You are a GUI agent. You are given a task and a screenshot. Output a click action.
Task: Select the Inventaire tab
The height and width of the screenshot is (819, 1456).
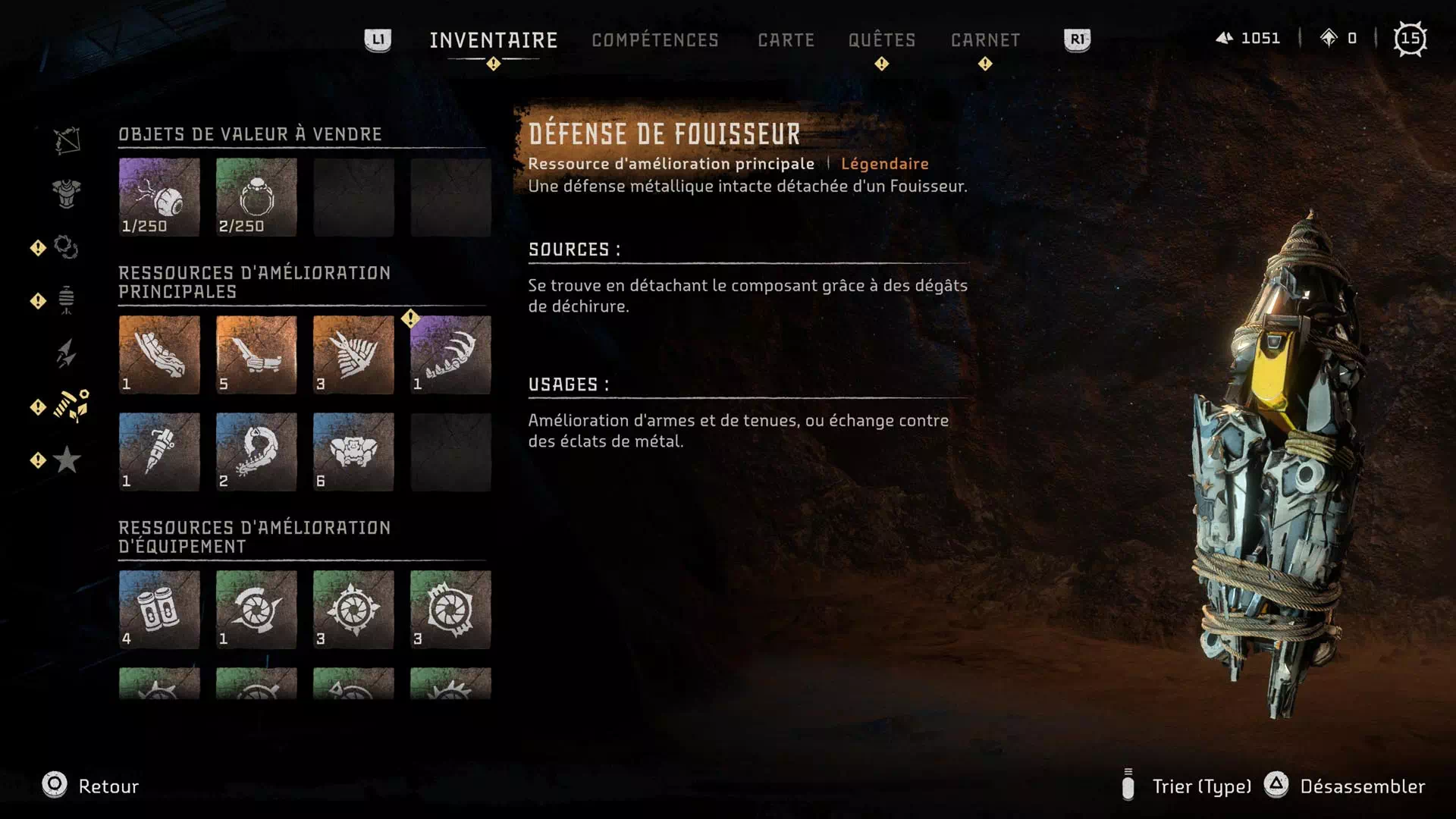click(x=493, y=40)
